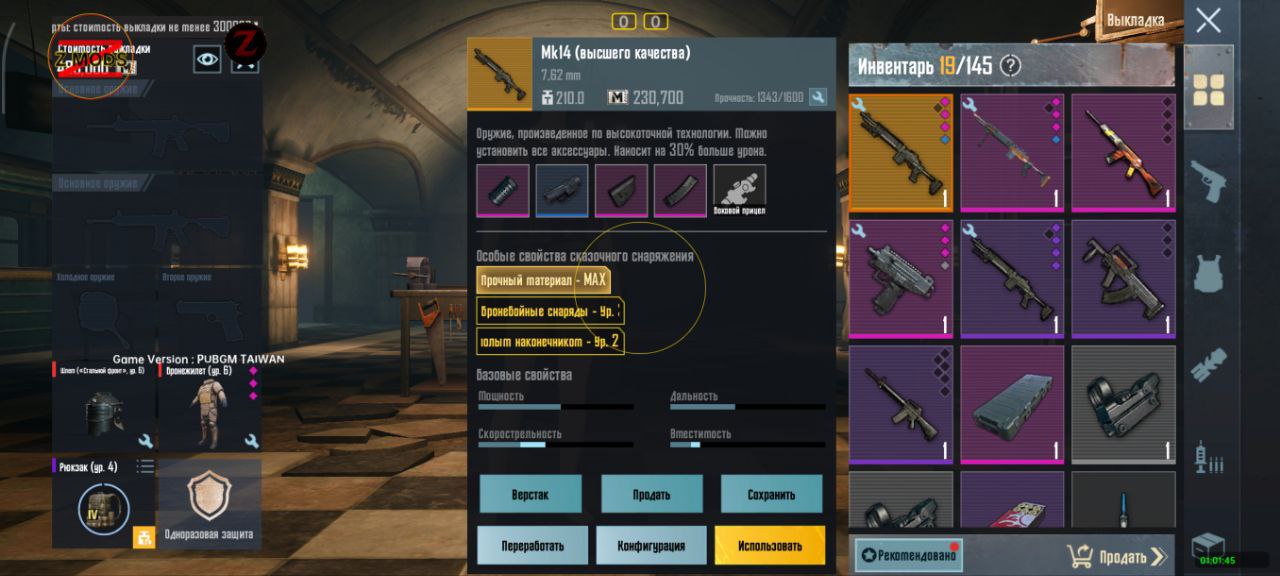Open the inventory capacity help icon
1280x576 pixels.
[x=1011, y=66]
